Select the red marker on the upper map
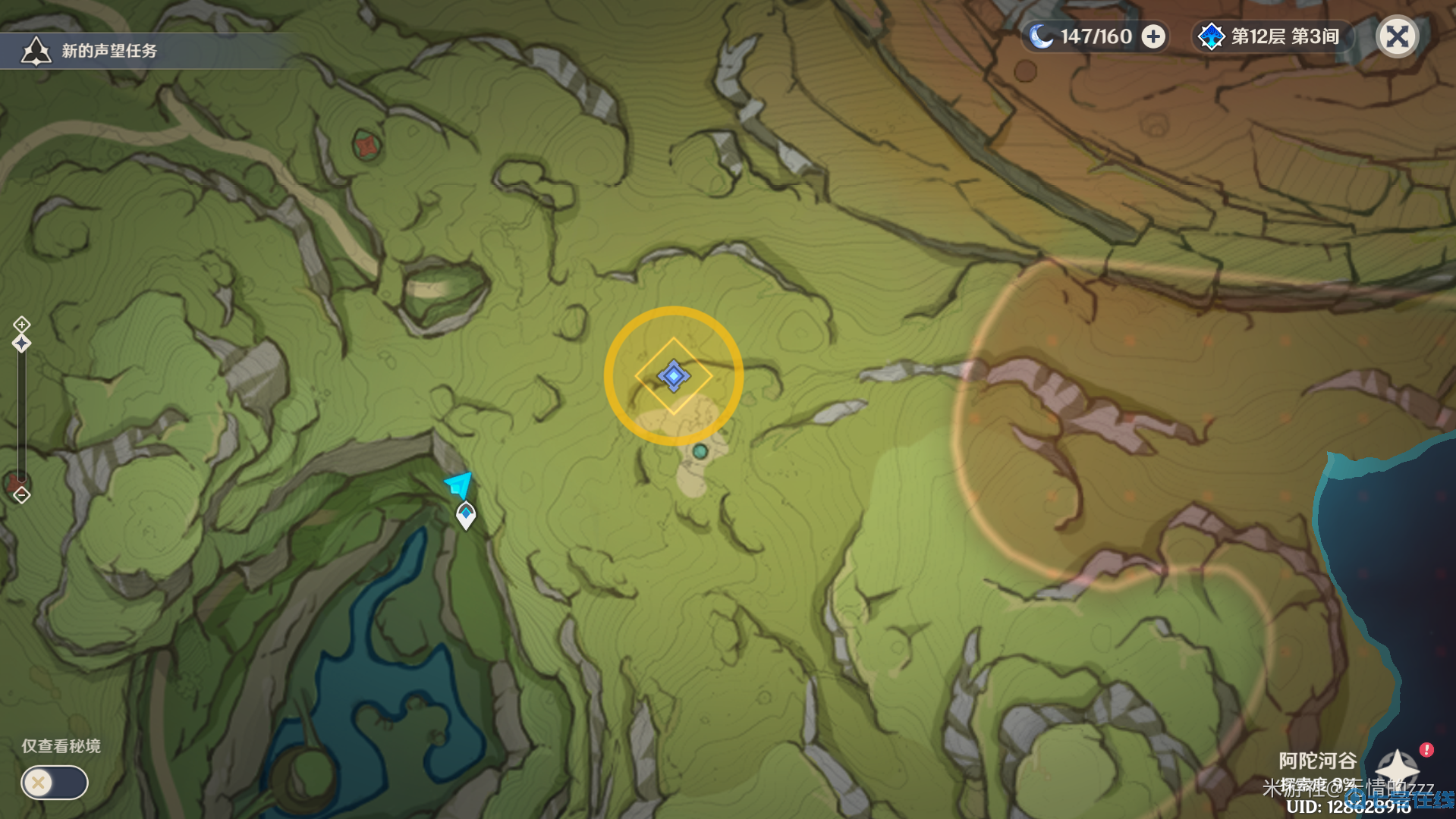The image size is (1456, 819). click(367, 145)
